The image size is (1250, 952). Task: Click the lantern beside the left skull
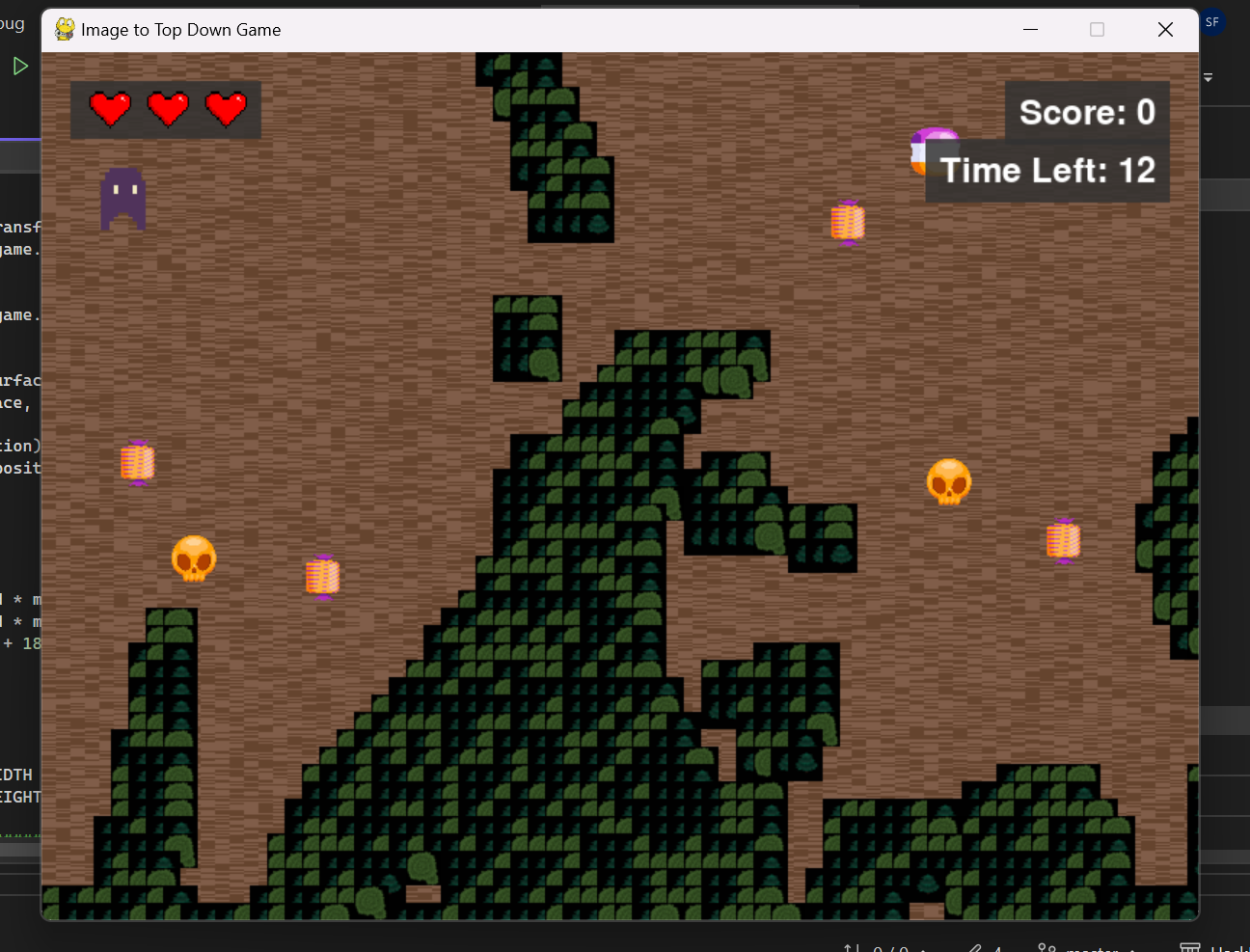(x=322, y=575)
